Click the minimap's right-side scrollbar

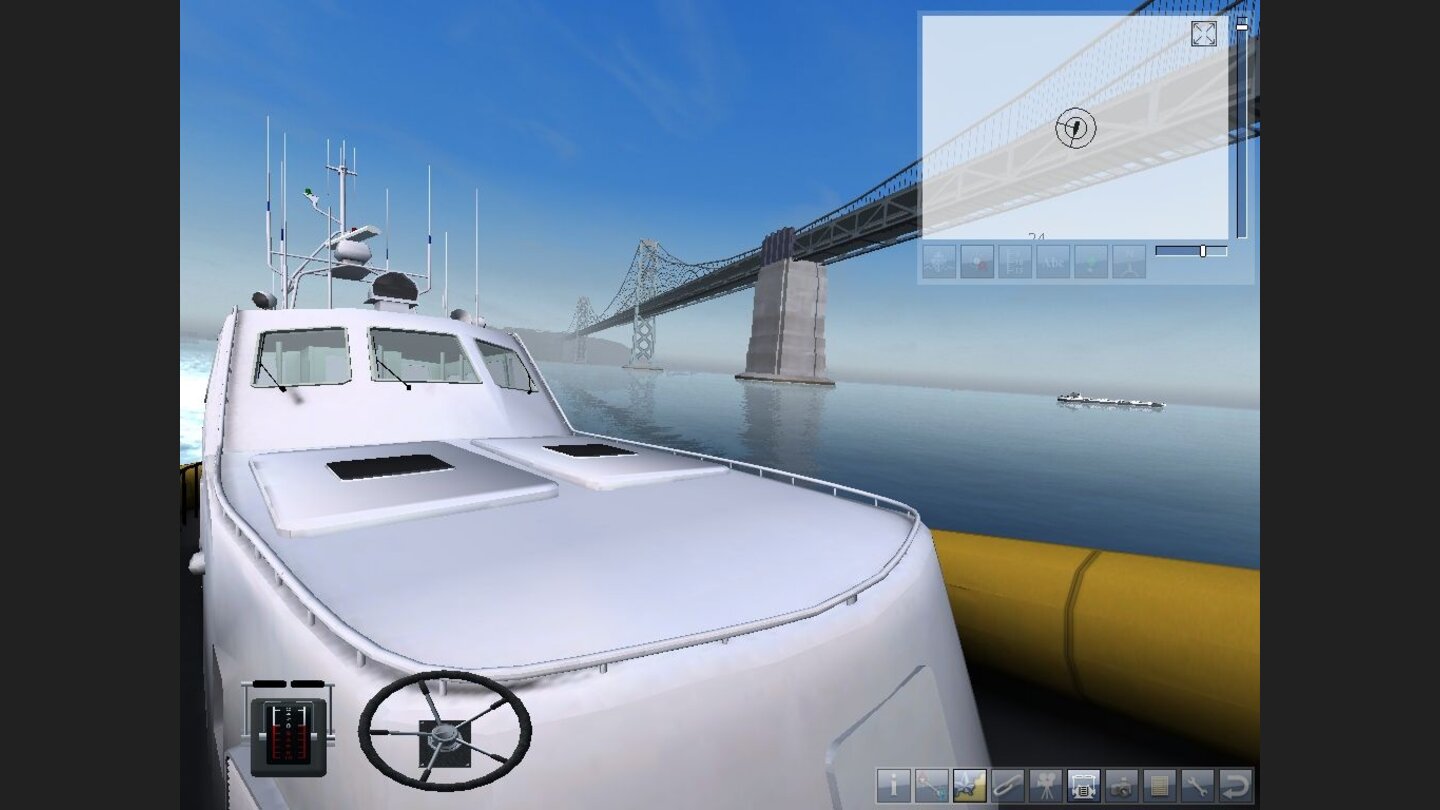pos(1240,130)
